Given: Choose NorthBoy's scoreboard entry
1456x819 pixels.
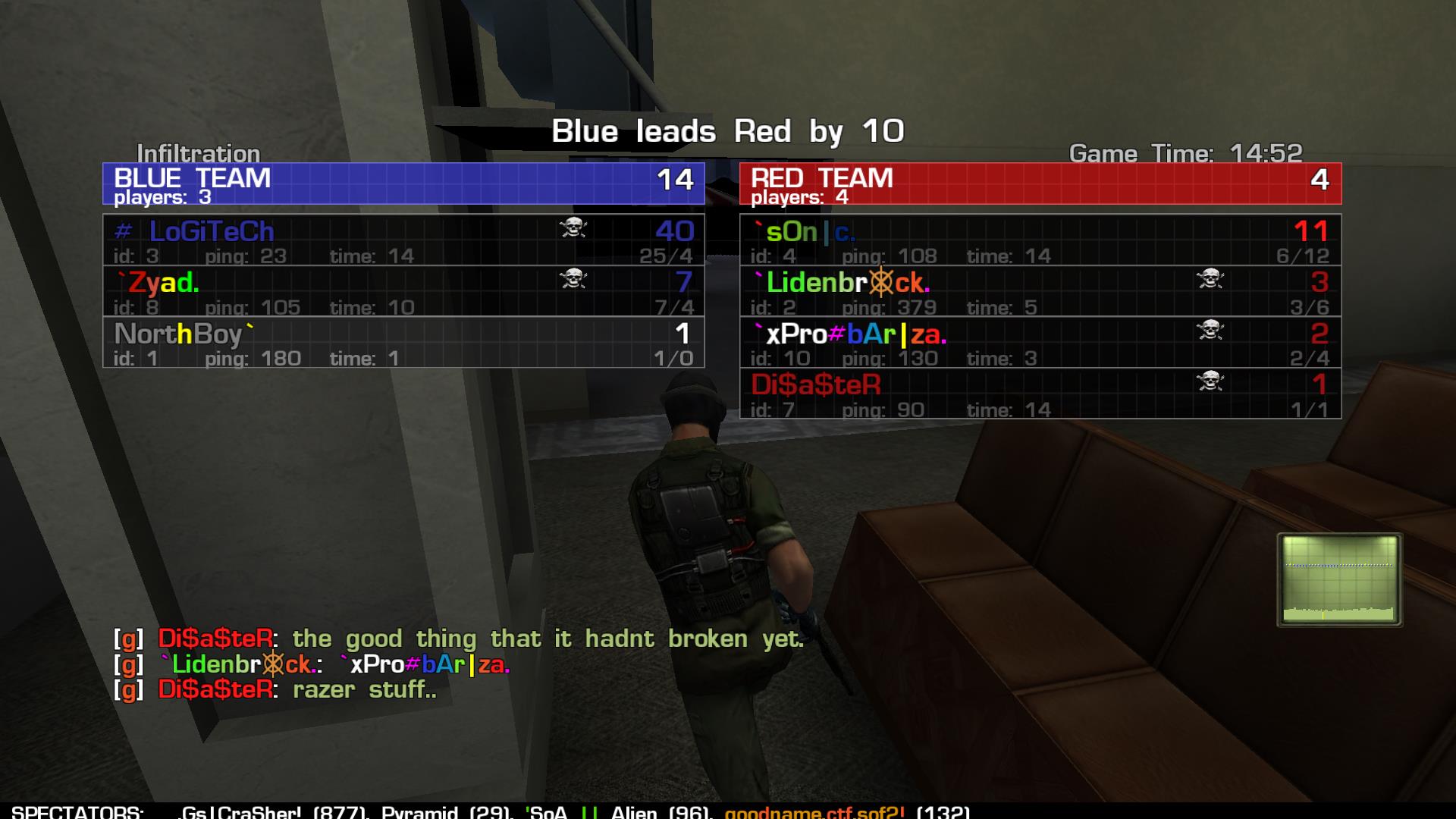Looking at the screenshot, I should point(403,342).
